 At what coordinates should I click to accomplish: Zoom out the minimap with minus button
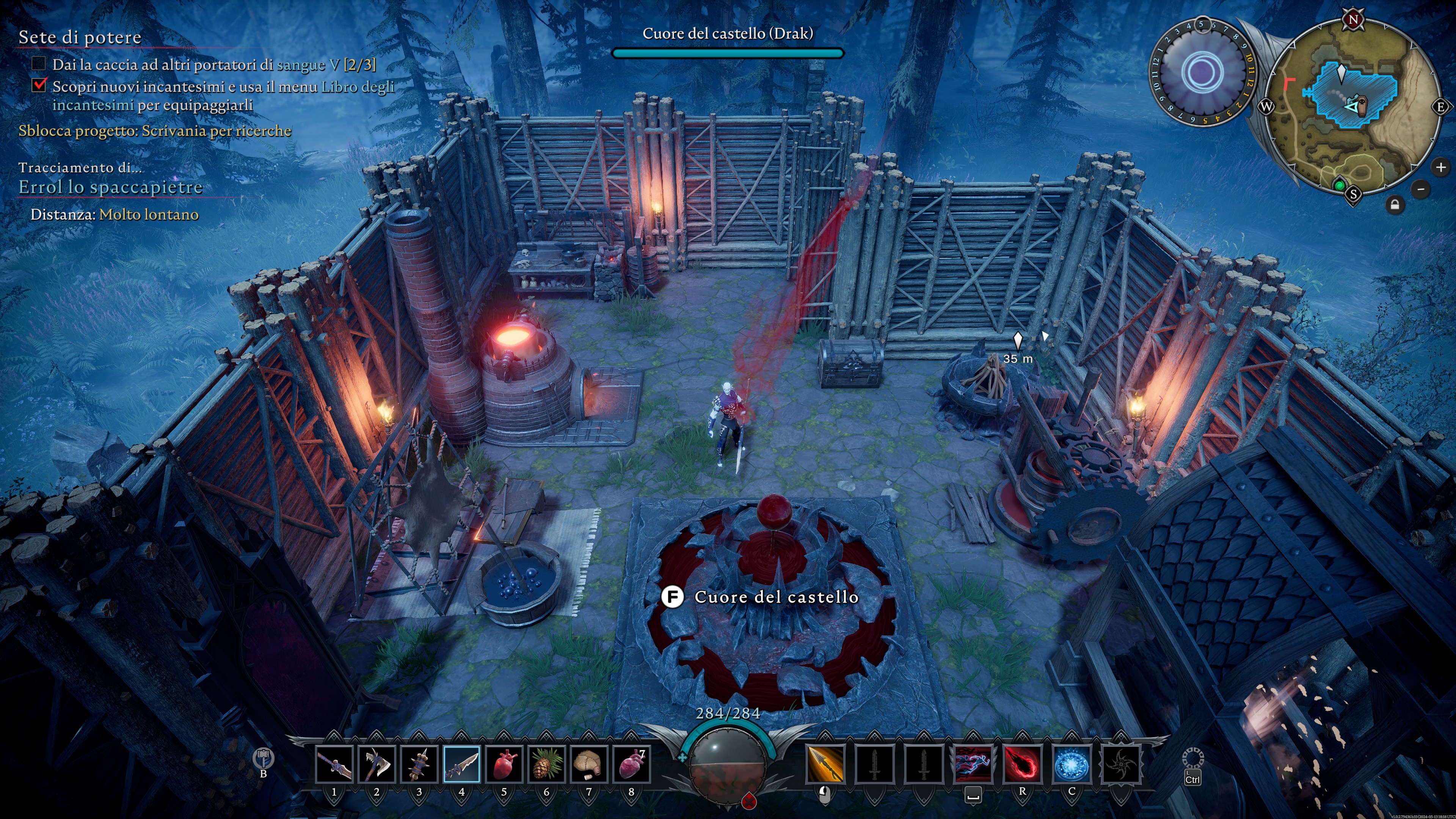1421,189
